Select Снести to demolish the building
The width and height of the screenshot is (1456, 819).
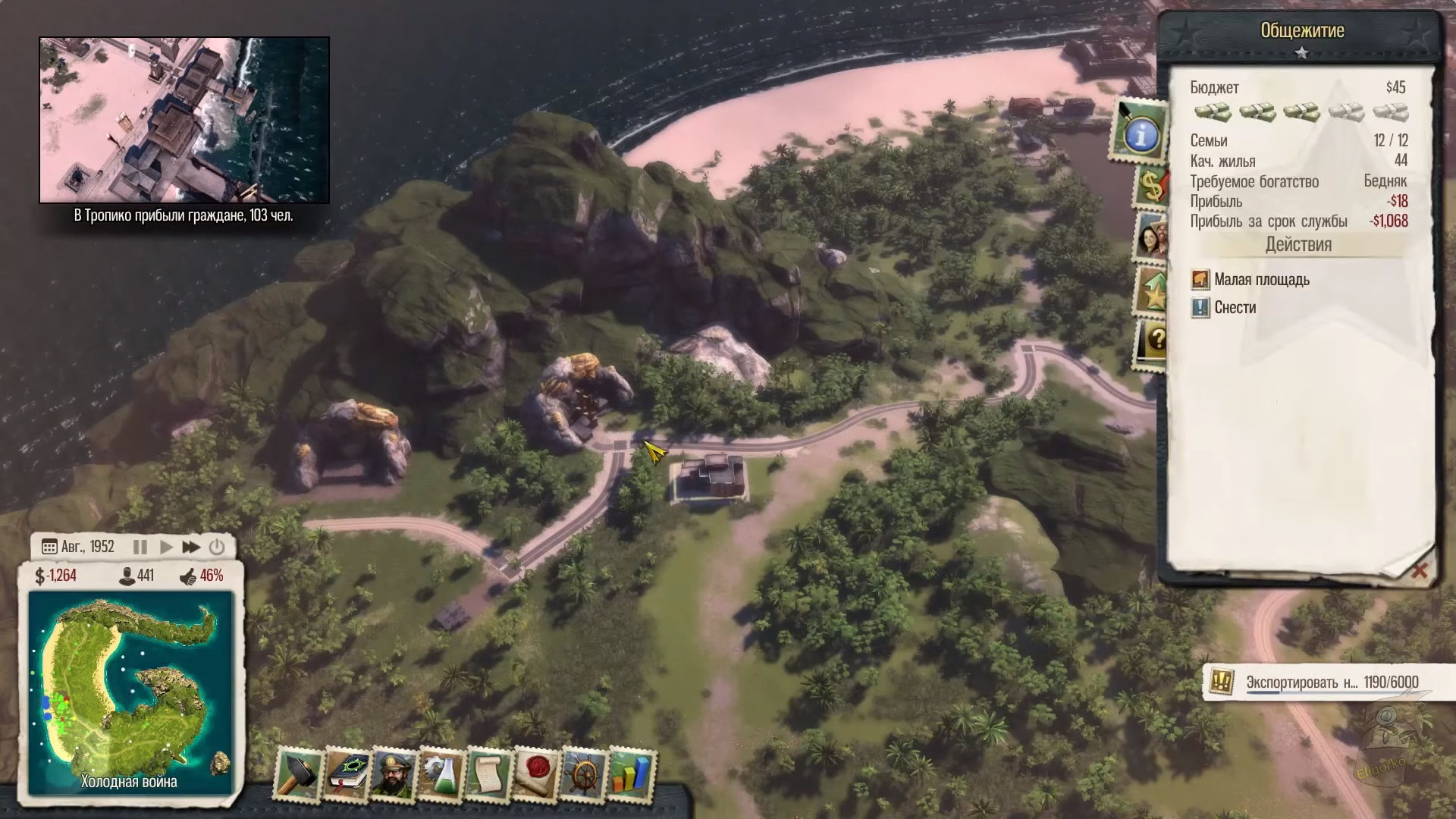pyautogui.click(x=1235, y=308)
